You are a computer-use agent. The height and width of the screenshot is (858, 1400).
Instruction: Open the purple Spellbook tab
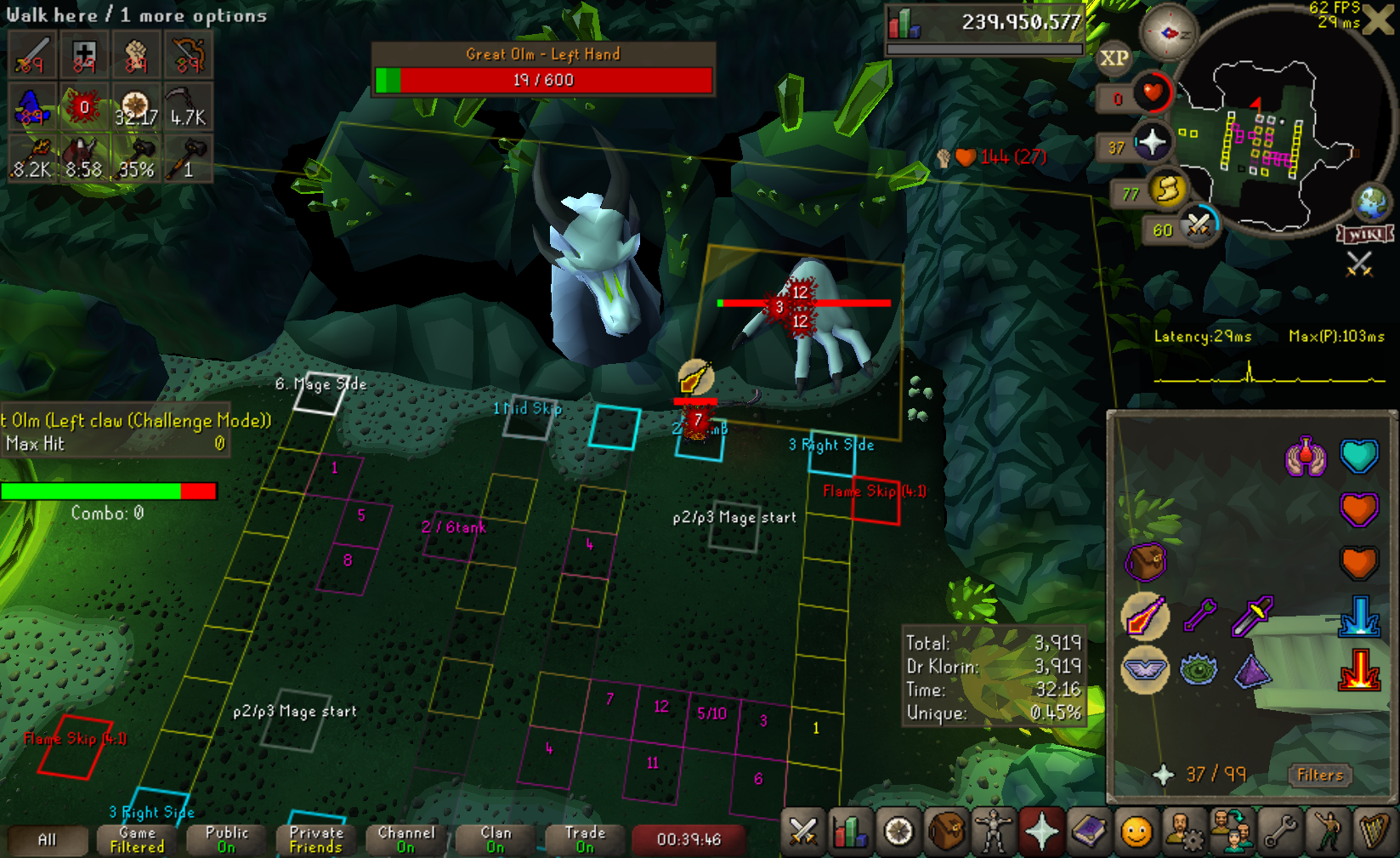(1089, 832)
